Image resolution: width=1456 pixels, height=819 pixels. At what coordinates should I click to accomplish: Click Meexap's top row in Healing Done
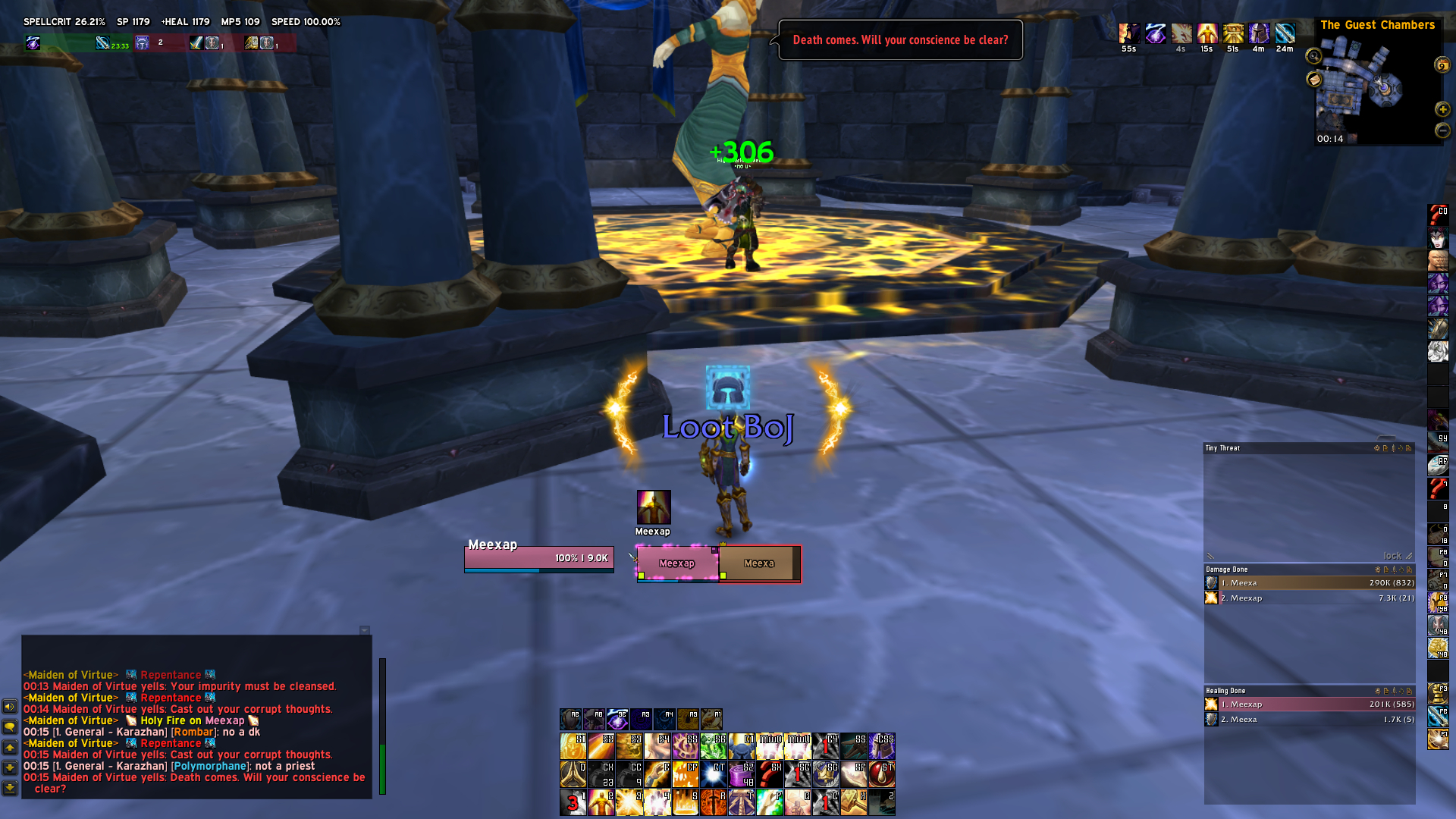point(1309,704)
